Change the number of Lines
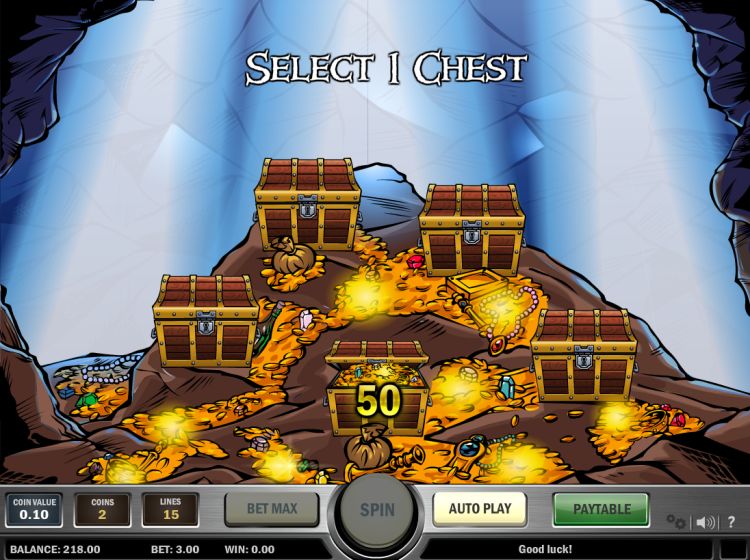Image resolution: width=750 pixels, height=560 pixels. [x=170, y=510]
